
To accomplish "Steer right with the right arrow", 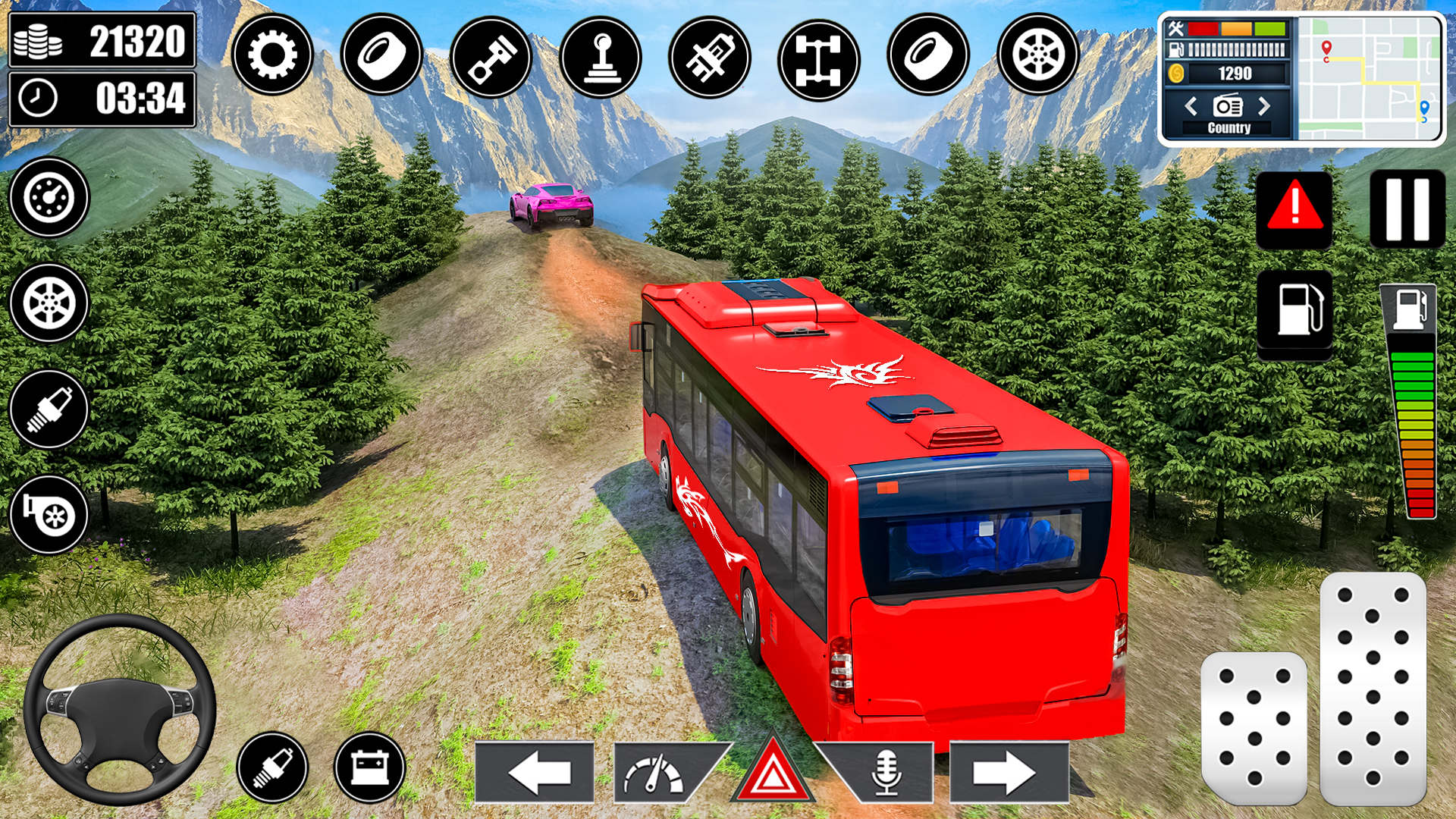I will point(1007,772).
